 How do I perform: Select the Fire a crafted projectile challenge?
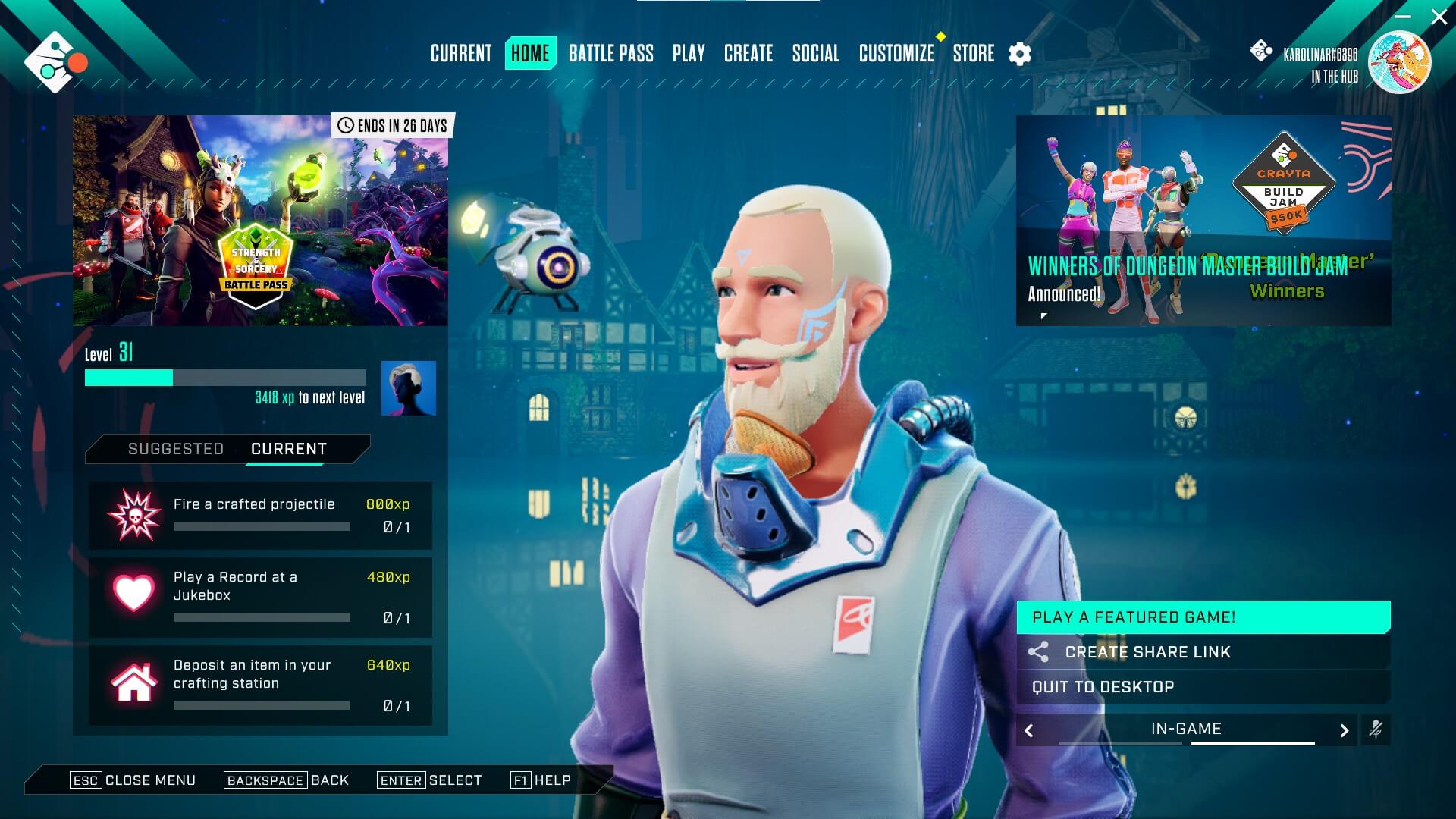[x=260, y=516]
